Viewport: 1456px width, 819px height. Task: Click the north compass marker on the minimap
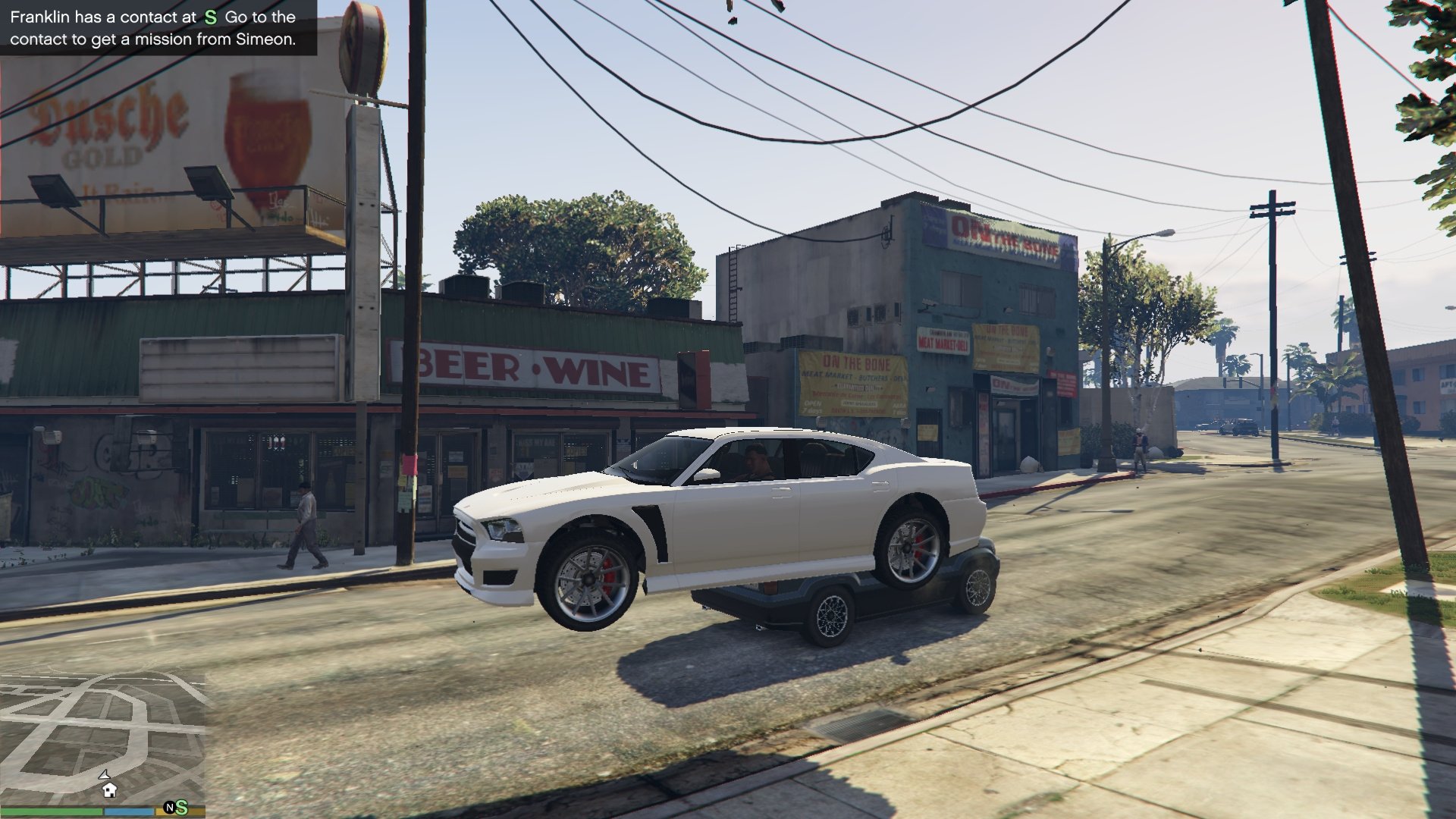click(x=170, y=808)
